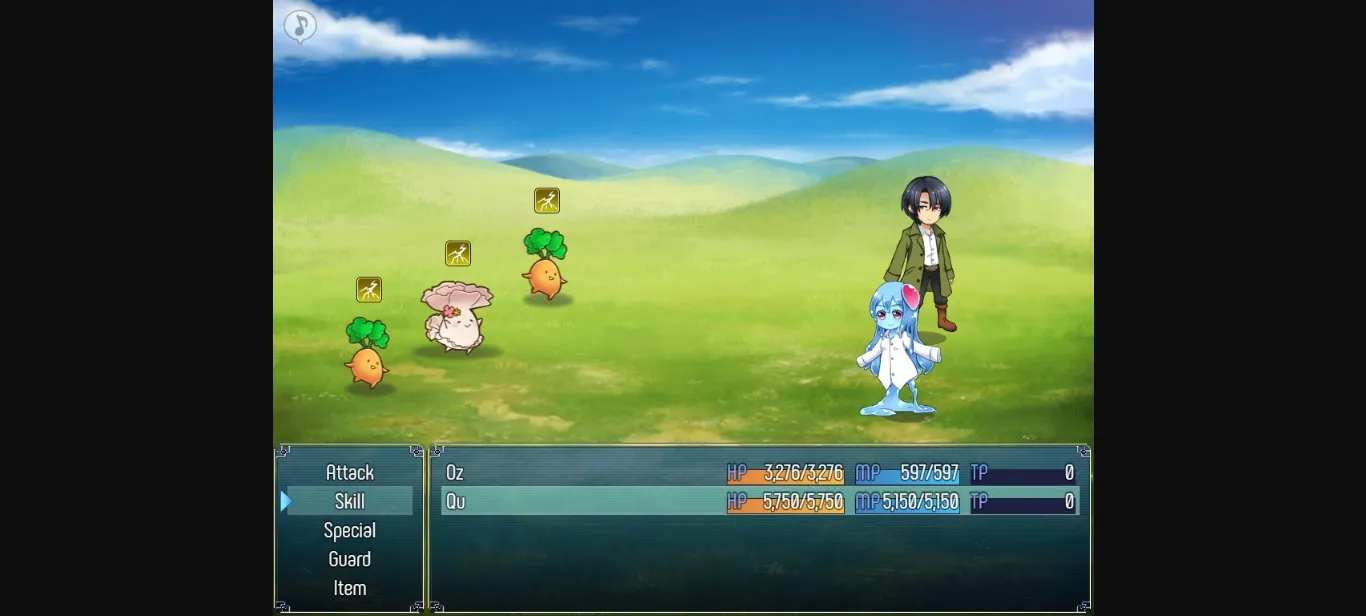The height and width of the screenshot is (616, 1366).
Task: Select Oz's party status row
Action: [x=759, y=473]
